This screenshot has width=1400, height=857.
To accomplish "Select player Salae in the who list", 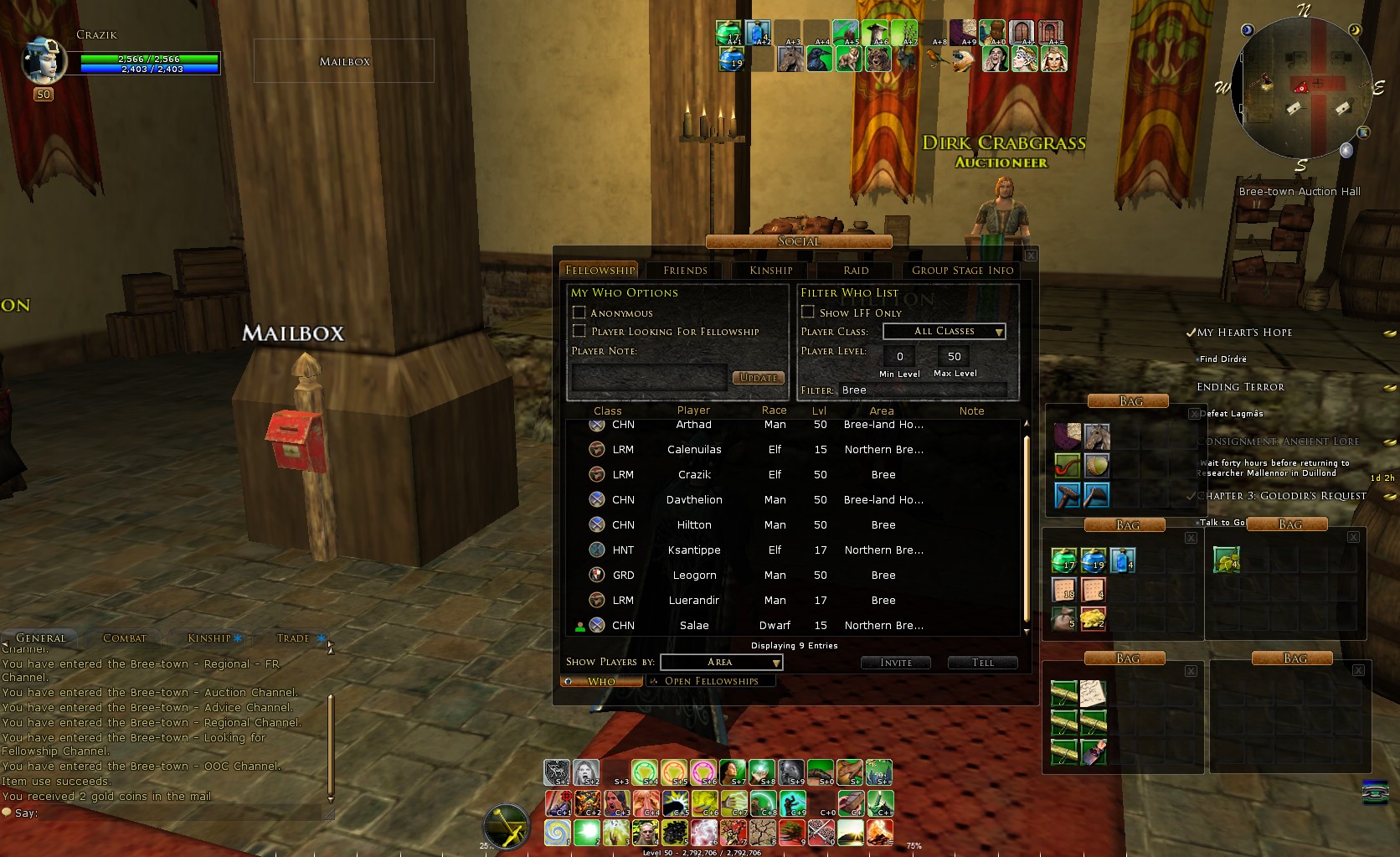I will (x=694, y=626).
